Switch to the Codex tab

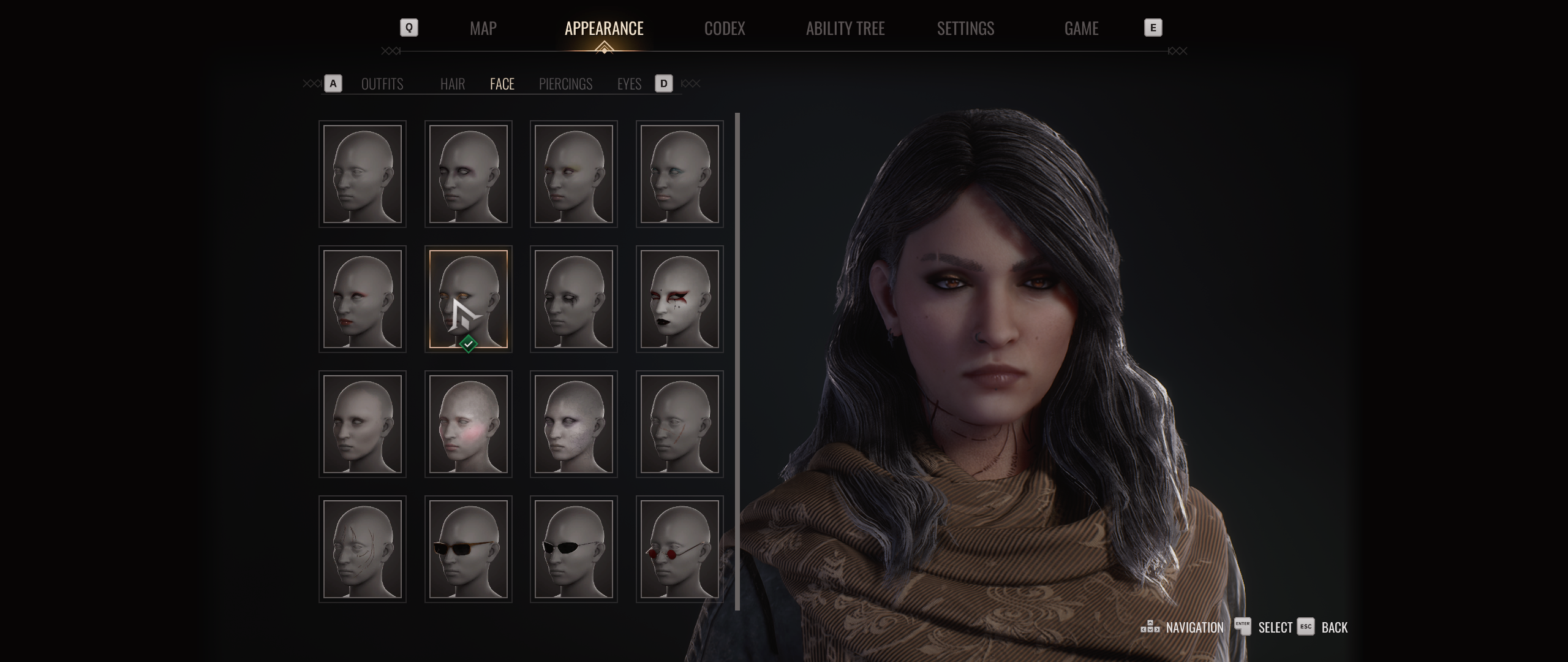coord(724,28)
